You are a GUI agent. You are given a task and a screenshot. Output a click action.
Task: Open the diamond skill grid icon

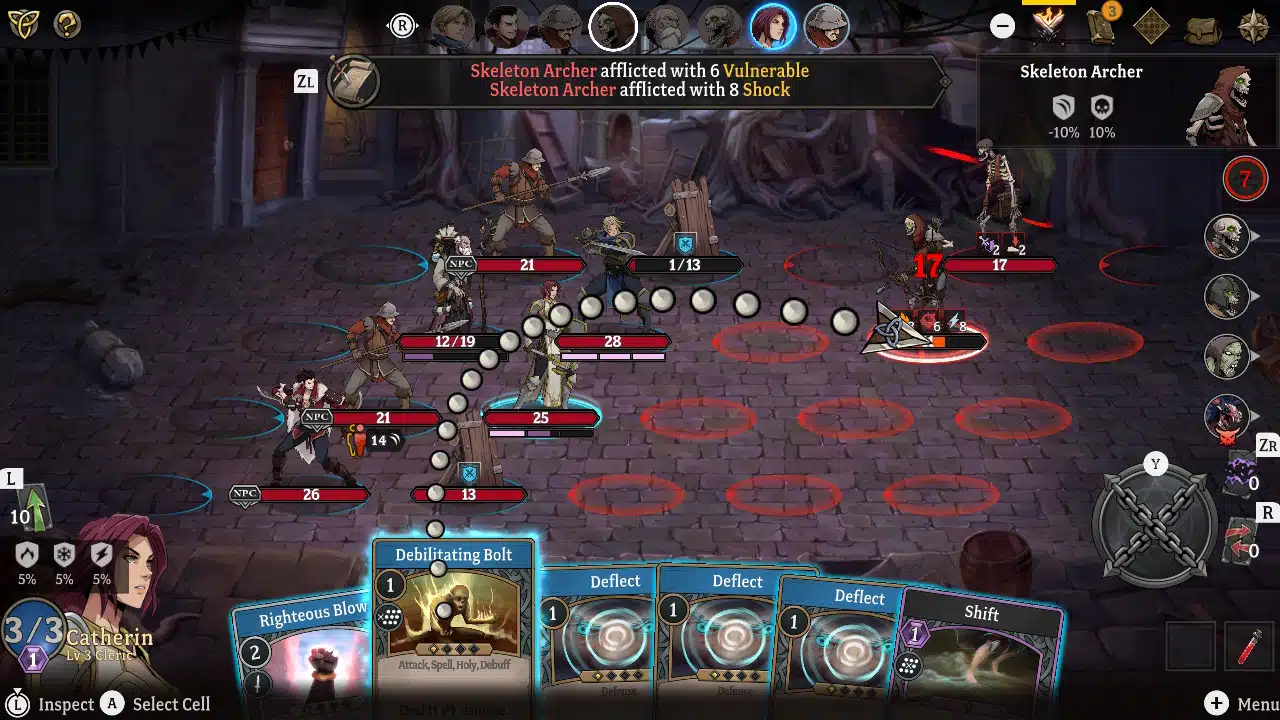pos(1150,26)
